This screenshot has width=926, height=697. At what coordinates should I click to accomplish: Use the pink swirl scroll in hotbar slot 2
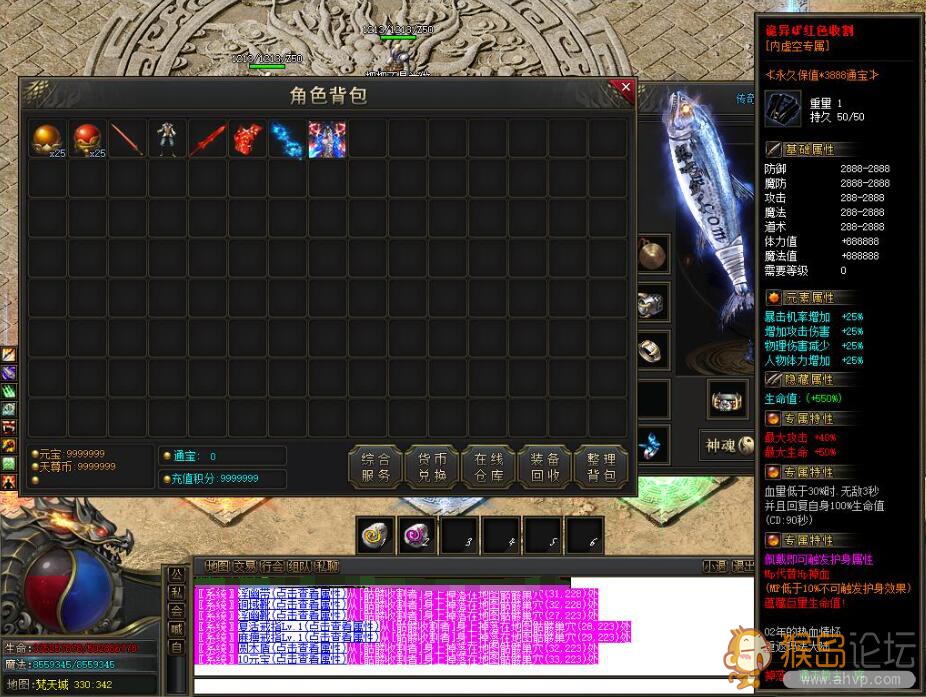point(416,536)
